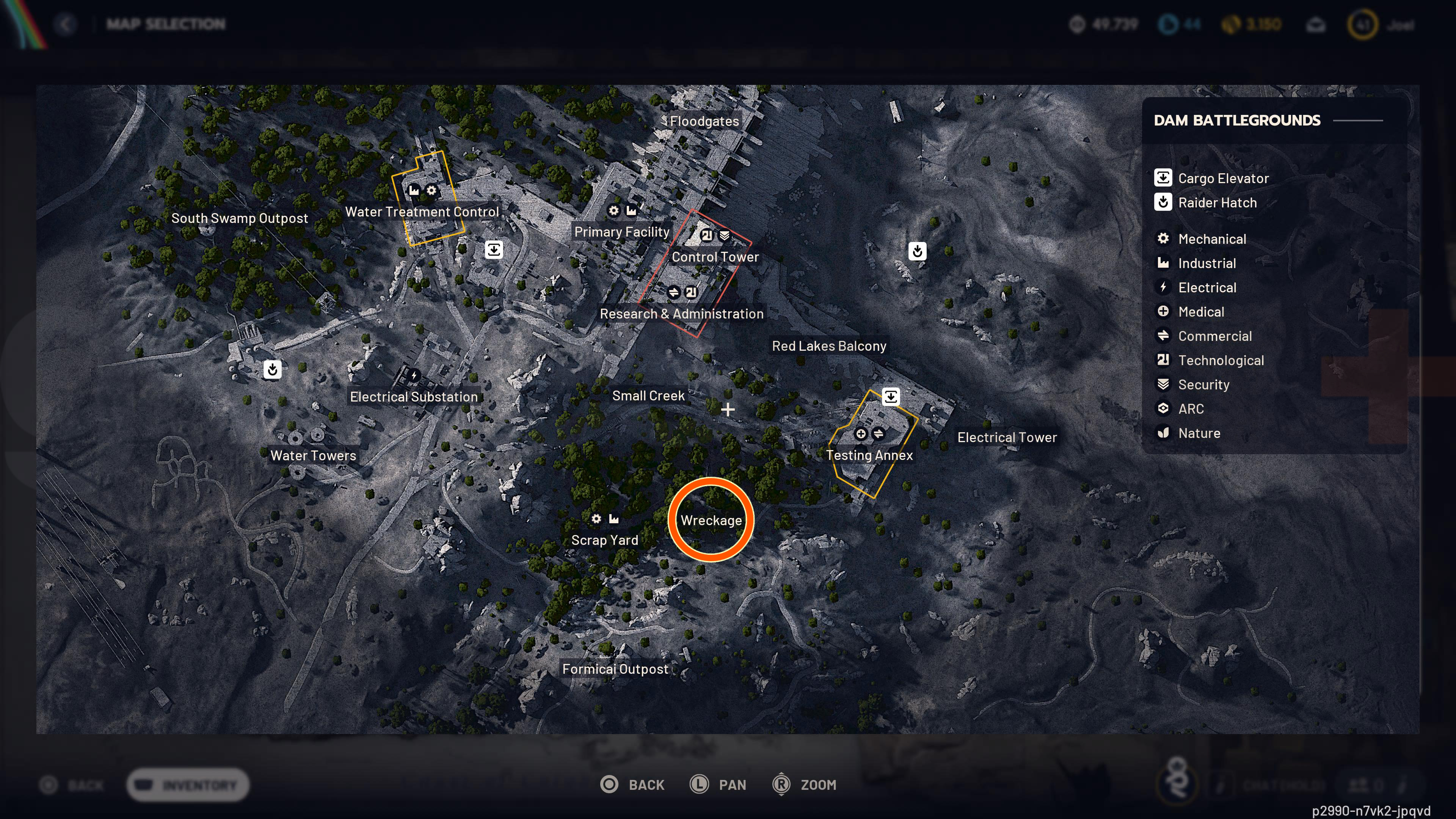The image size is (1456, 819).
Task: Open the mail inbox icon in the top bar
Action: [1316, 24]
